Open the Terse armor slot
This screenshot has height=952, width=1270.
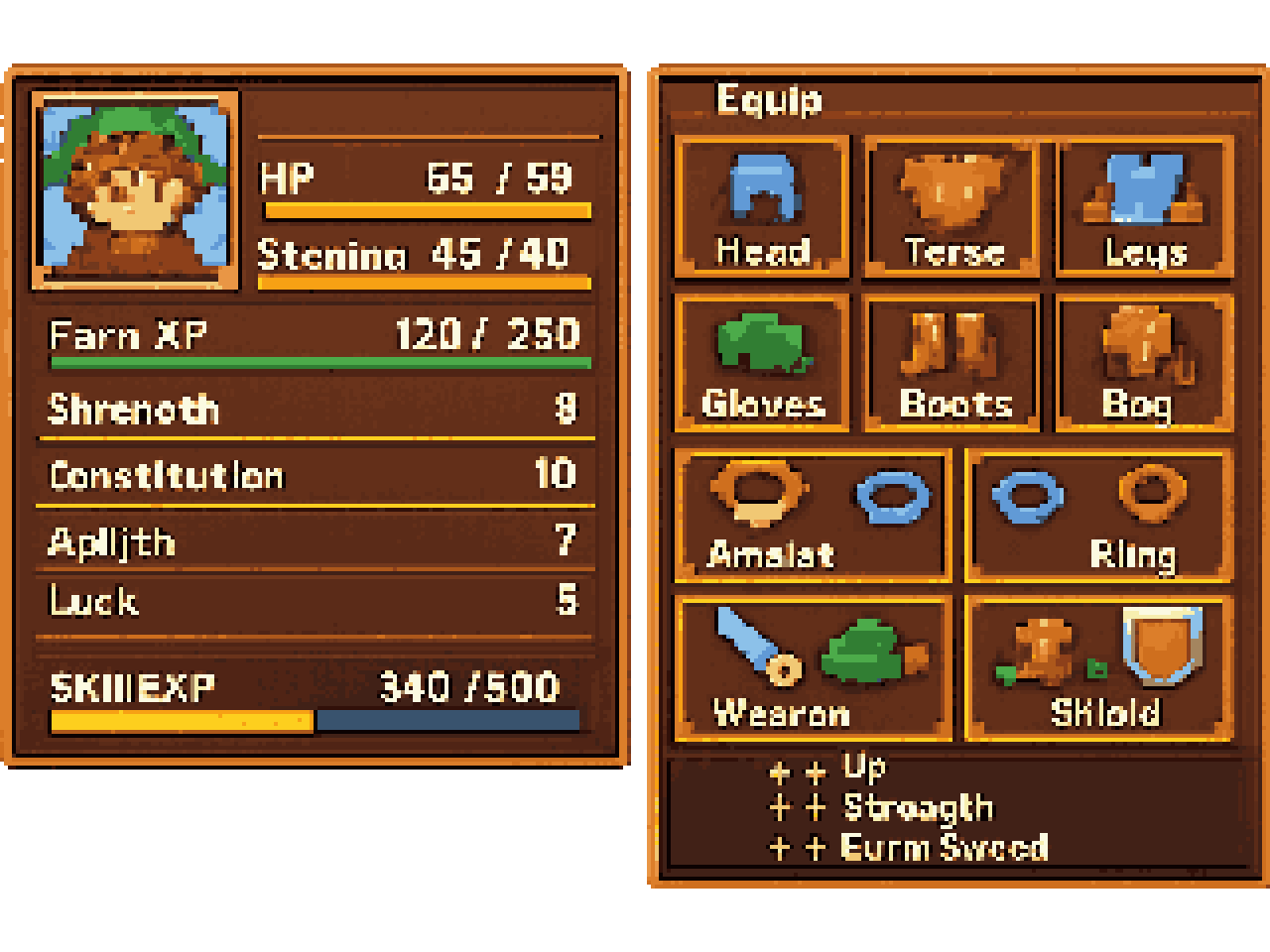pyautogui.click(x=952, y=207)
